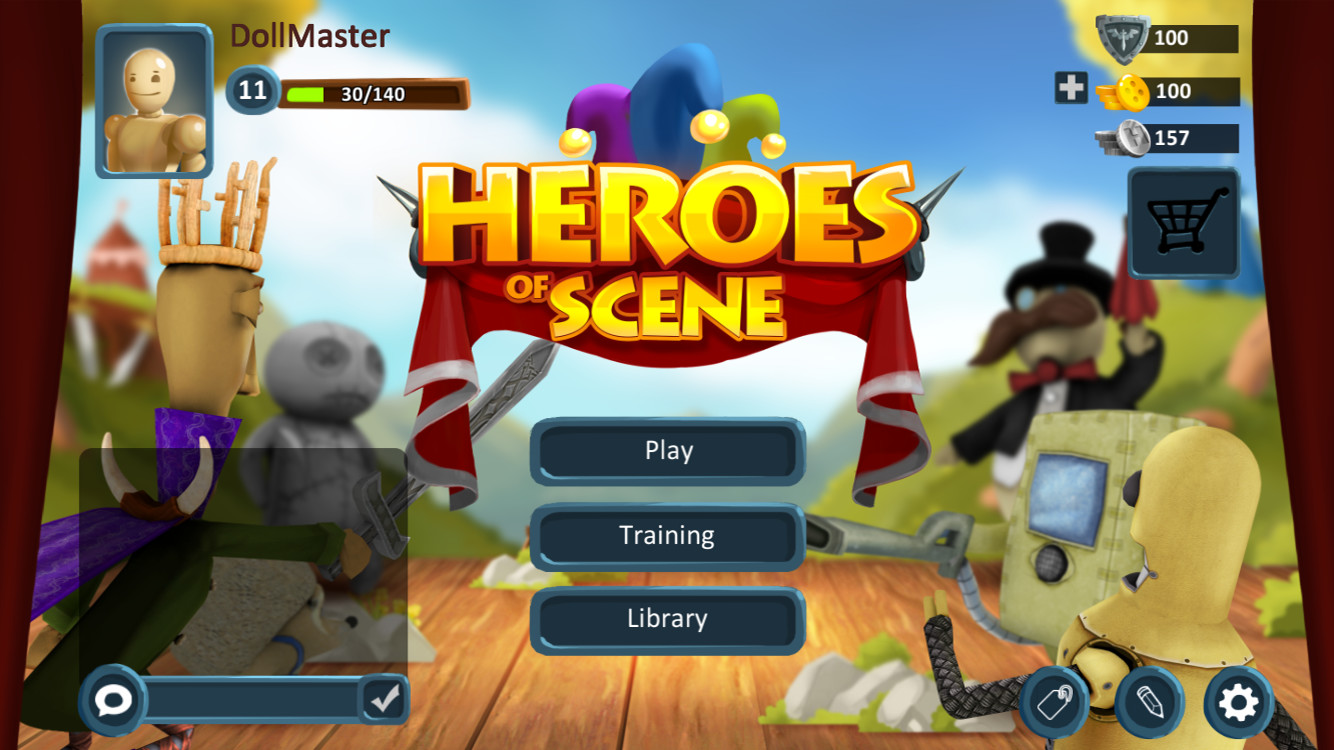
Task: Open the Training mode
Action: point(667,535)
